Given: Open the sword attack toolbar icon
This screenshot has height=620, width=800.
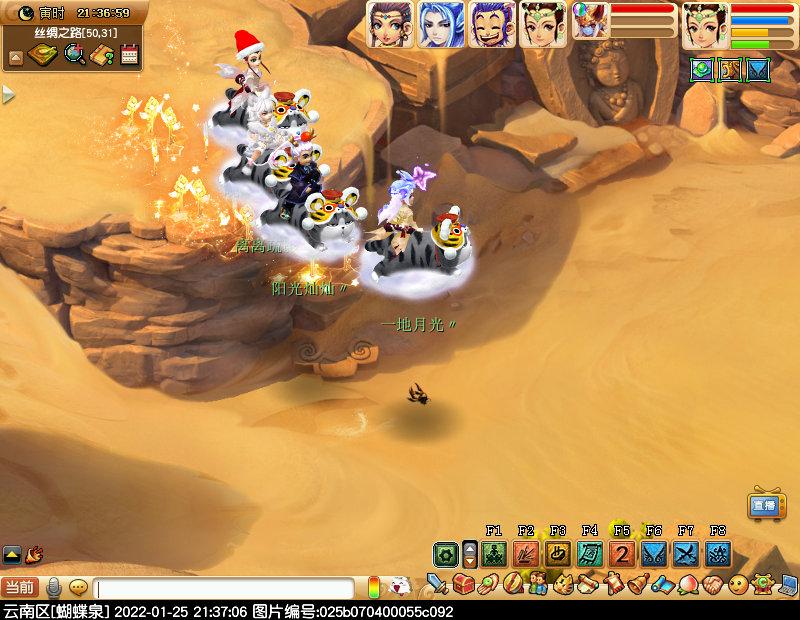Looking at the screenshot, I should tap(437, 583).
